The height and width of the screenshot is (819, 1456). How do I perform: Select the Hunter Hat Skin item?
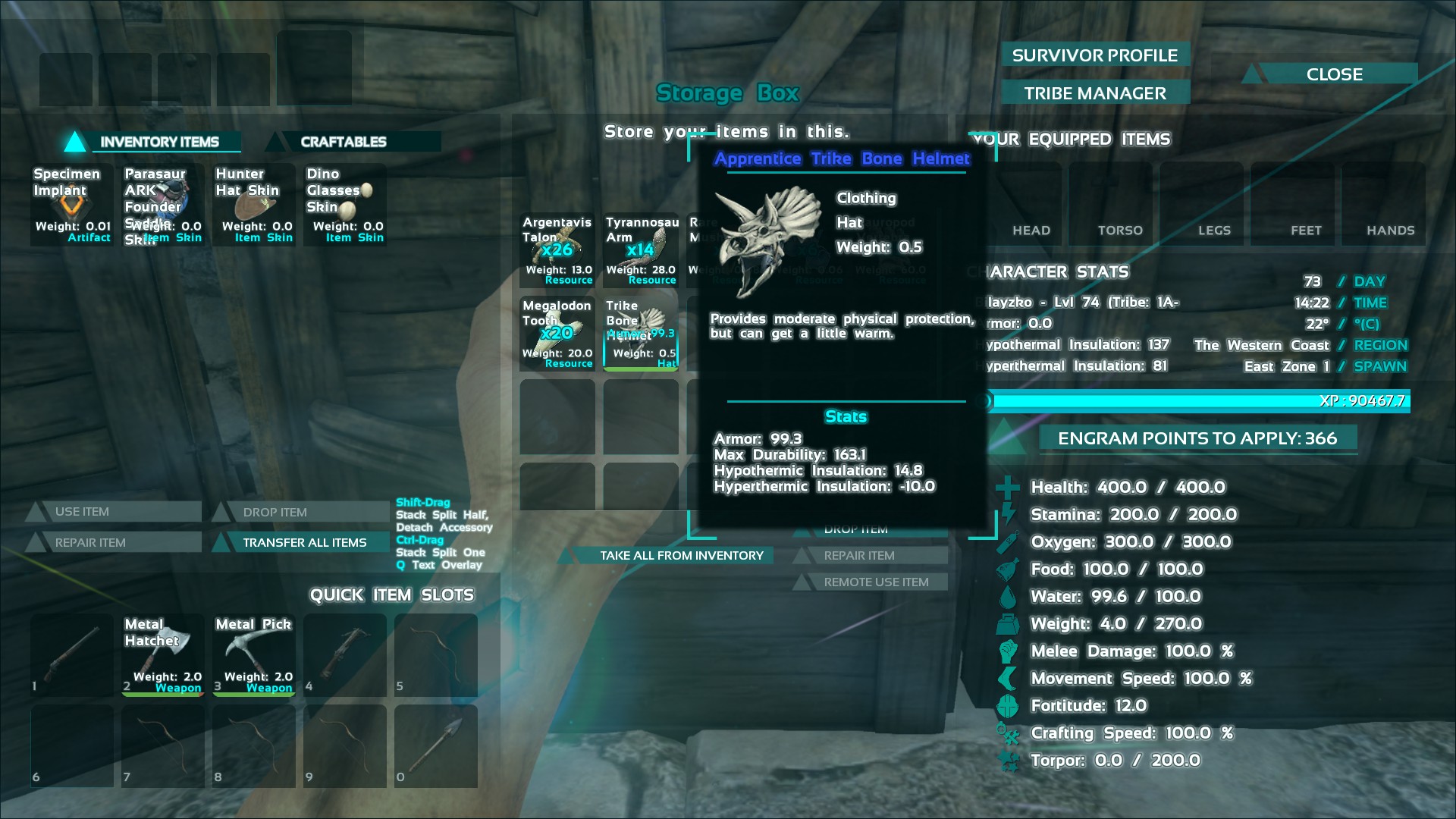[254, 205]
